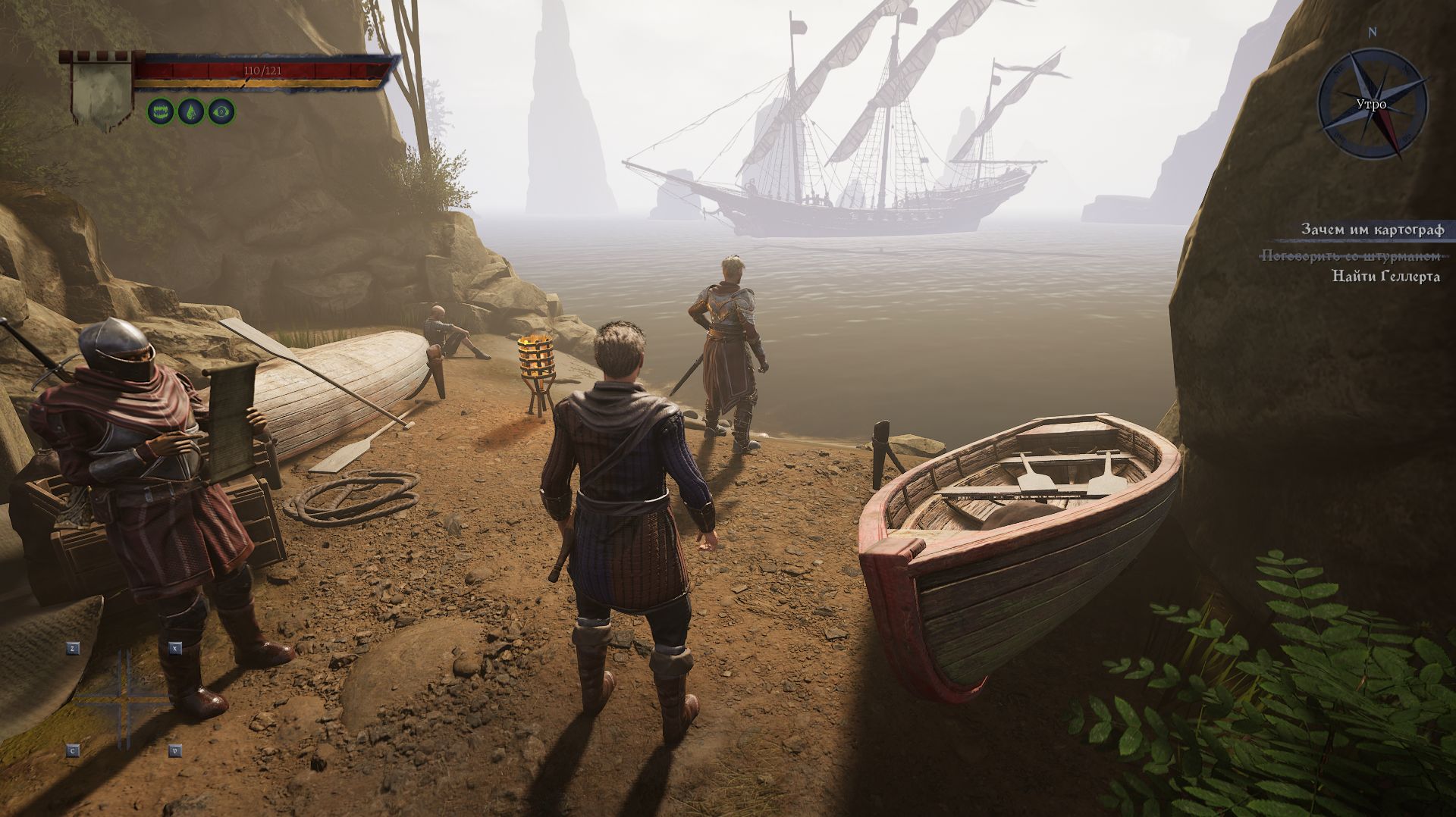The width and height of the screenshot is (1456, 817).
Task: Click the player banner emblem
Action: (x=101, y=89)
